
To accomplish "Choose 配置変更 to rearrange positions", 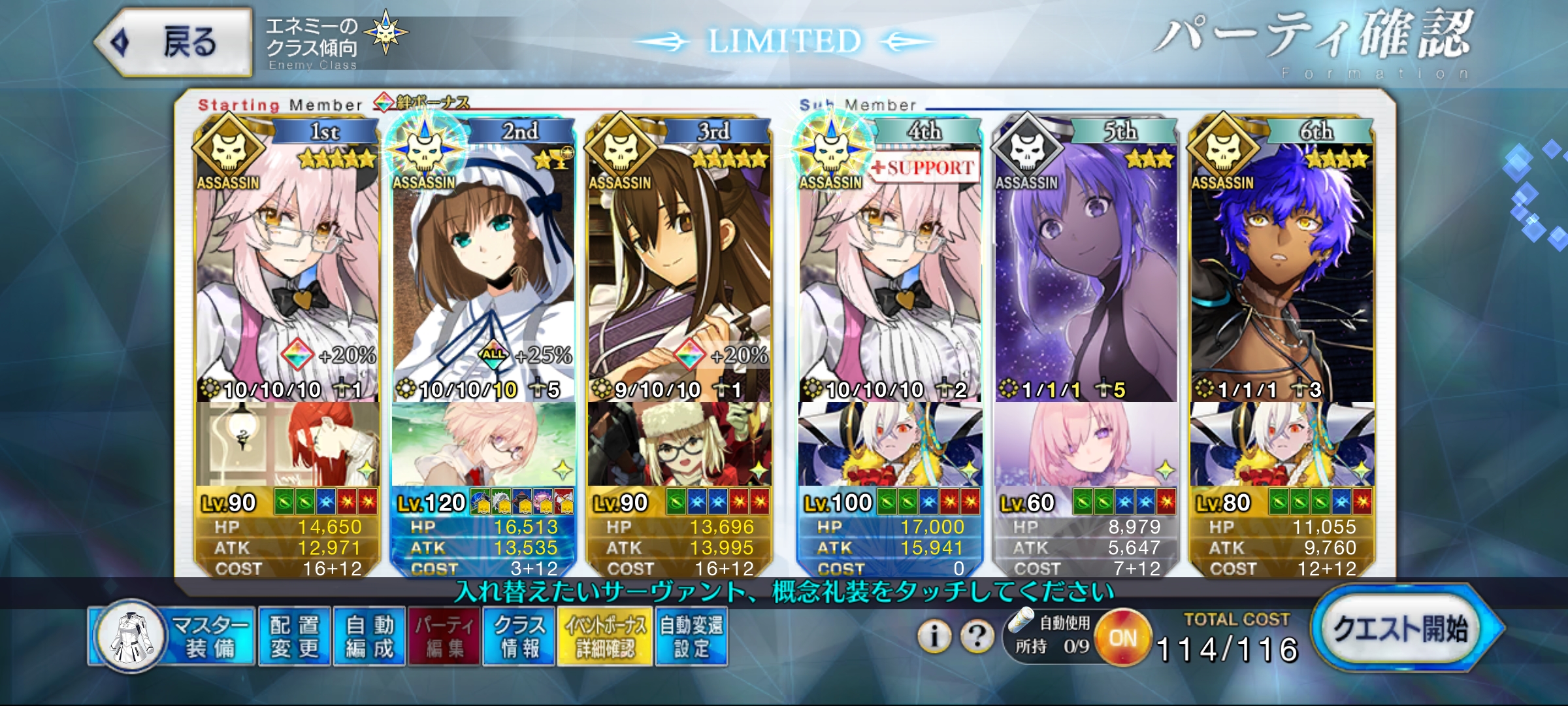I will coord(295,636).
